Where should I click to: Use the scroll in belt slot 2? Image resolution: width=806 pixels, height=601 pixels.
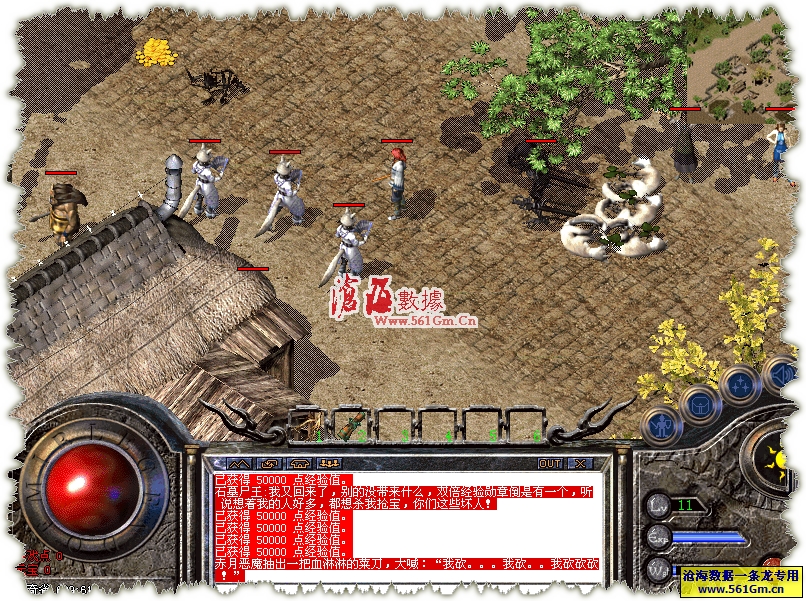point(351,425)
